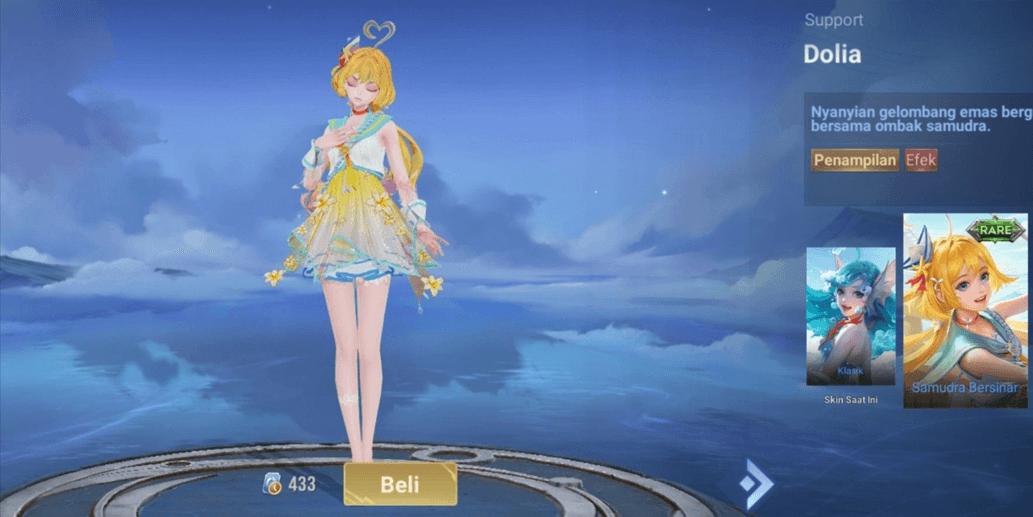Open the Efek tab
Image resolution: width=1033 pixels, height=517 pixels.
pyautogui.click(x=921, y=160)
